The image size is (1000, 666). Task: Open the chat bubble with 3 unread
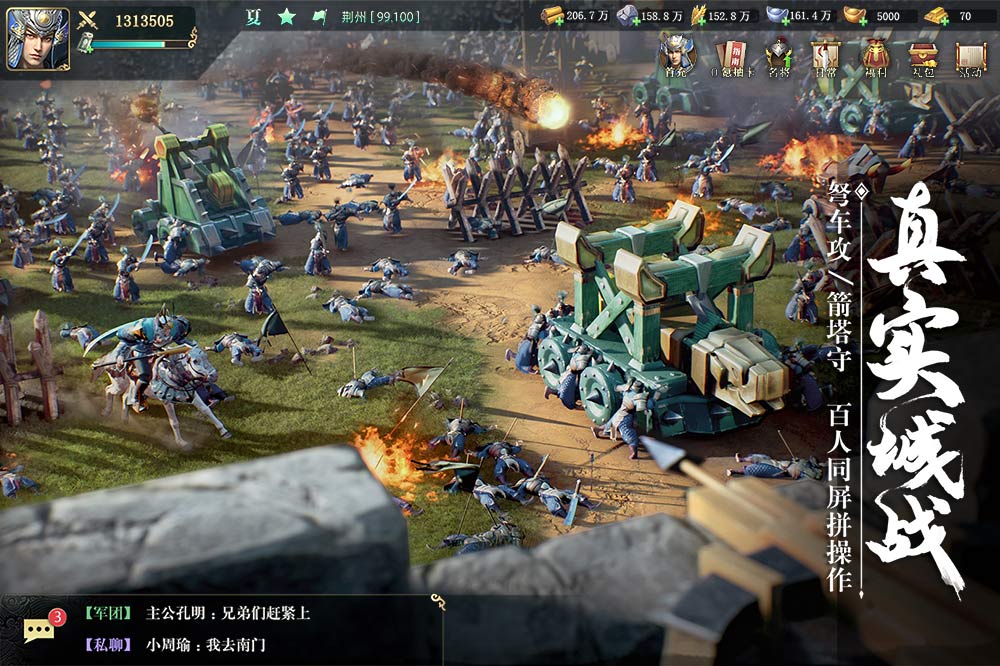pyautogui.click(x=40, y=628)
